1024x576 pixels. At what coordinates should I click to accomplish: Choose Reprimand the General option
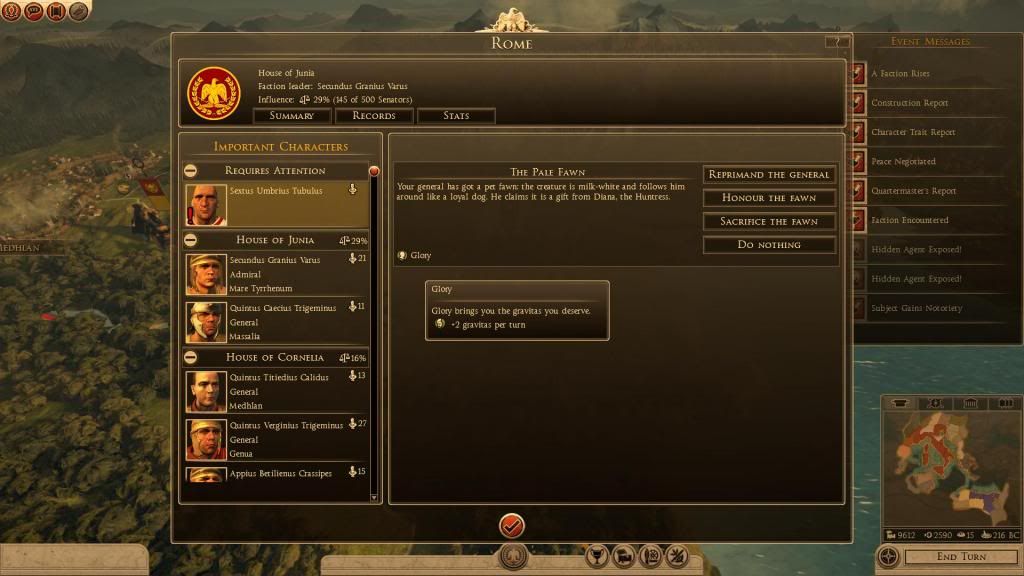pos(769,174)
